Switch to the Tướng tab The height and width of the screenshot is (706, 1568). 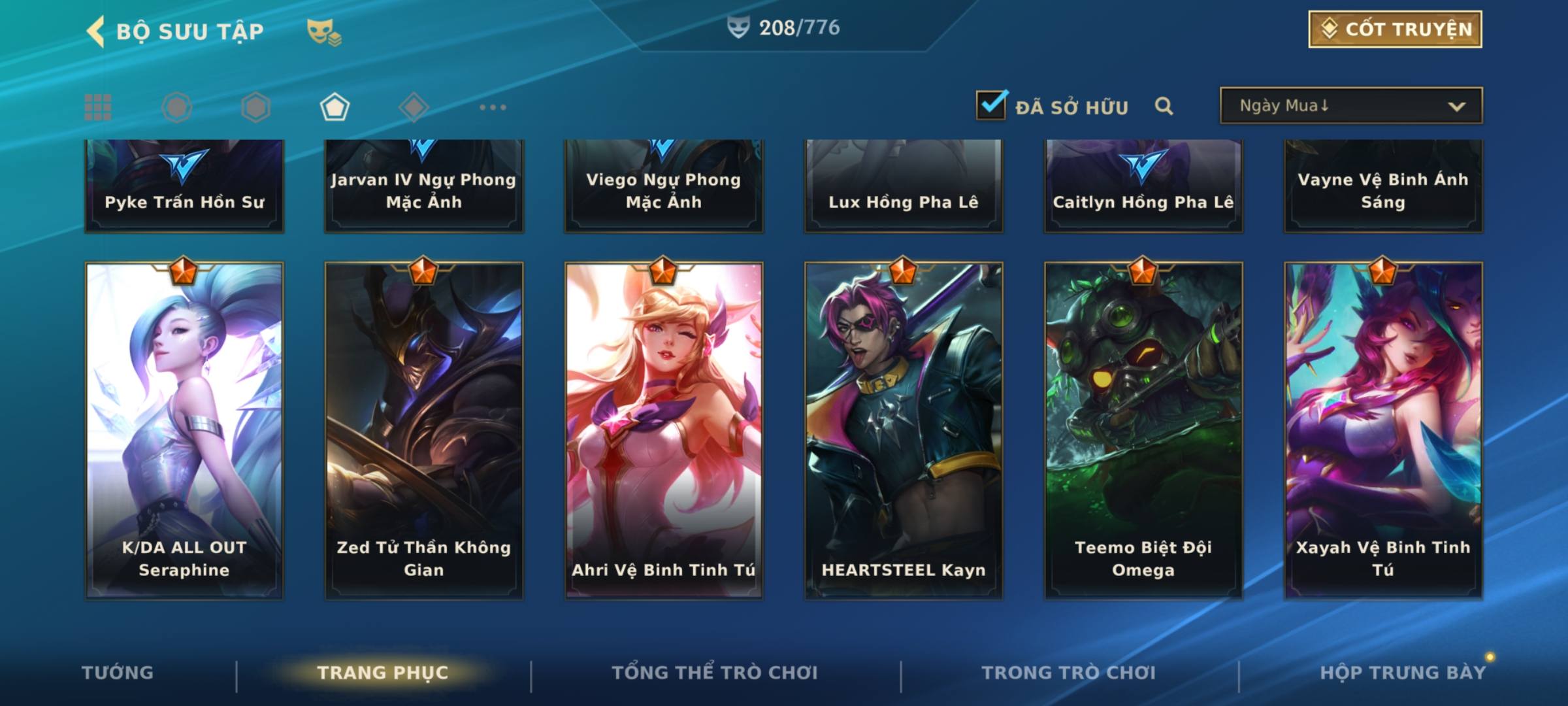tap(118, 673)
